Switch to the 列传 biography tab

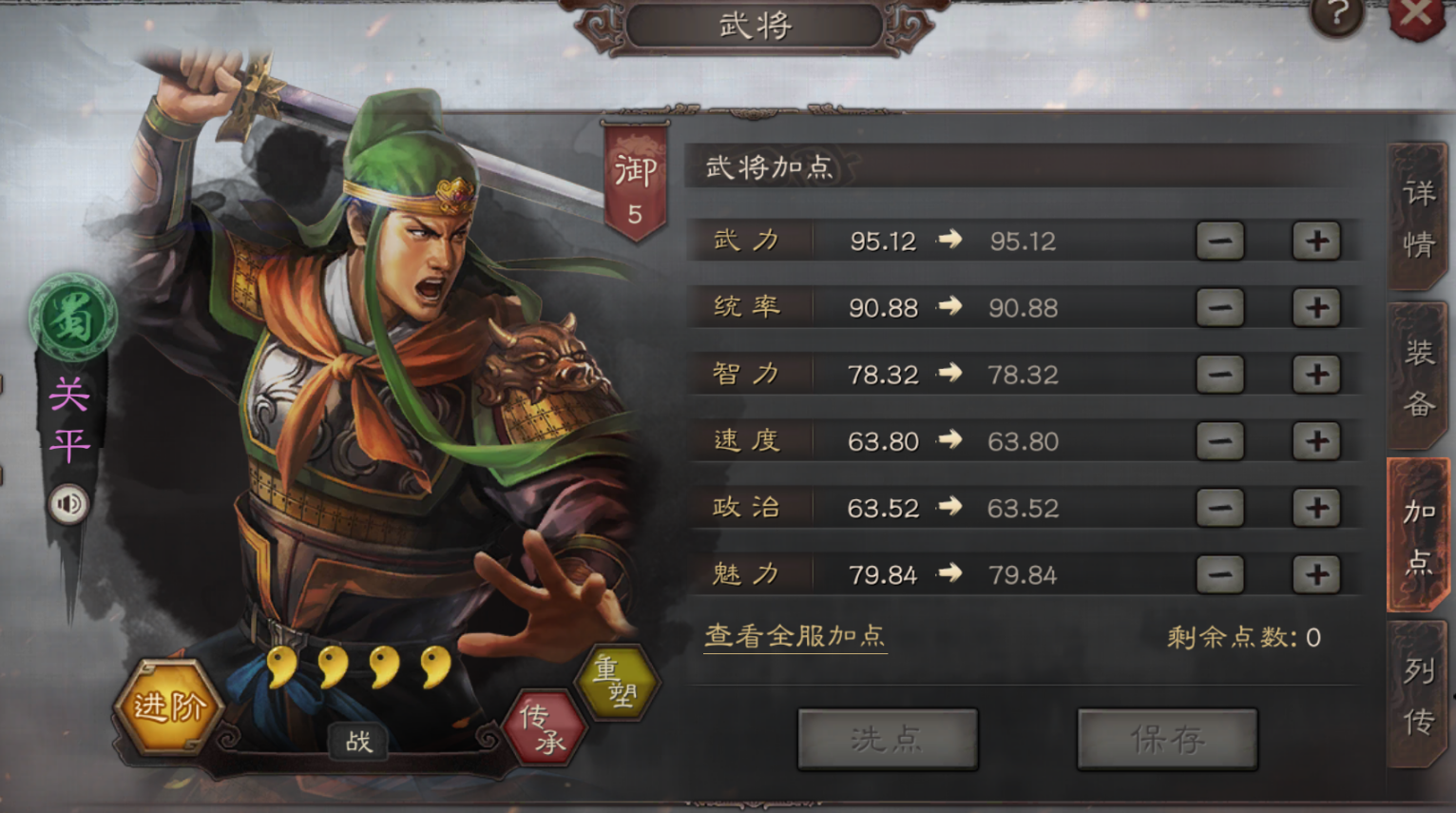(1419, 692)
